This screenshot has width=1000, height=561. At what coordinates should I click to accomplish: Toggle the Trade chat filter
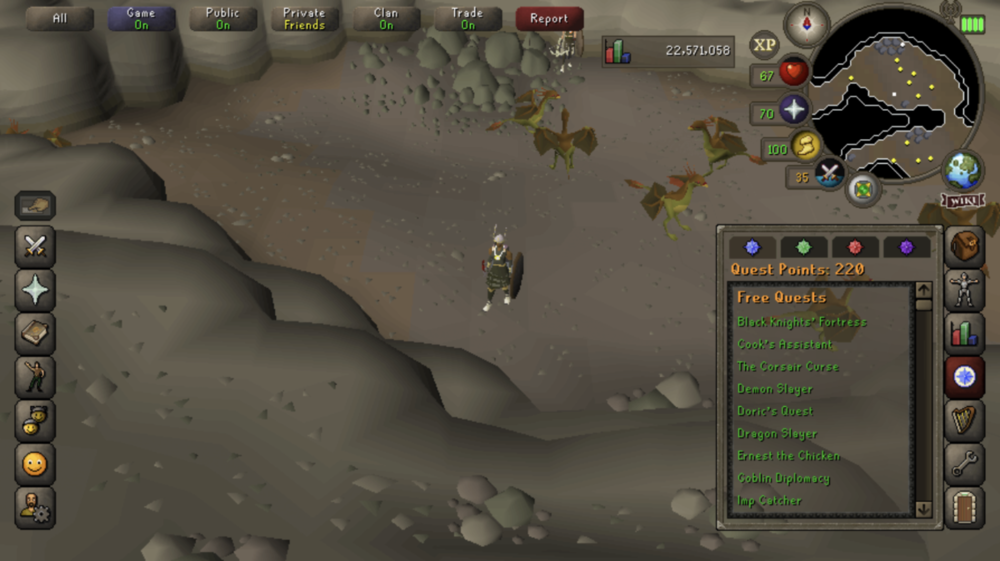(x=467, y=19)
